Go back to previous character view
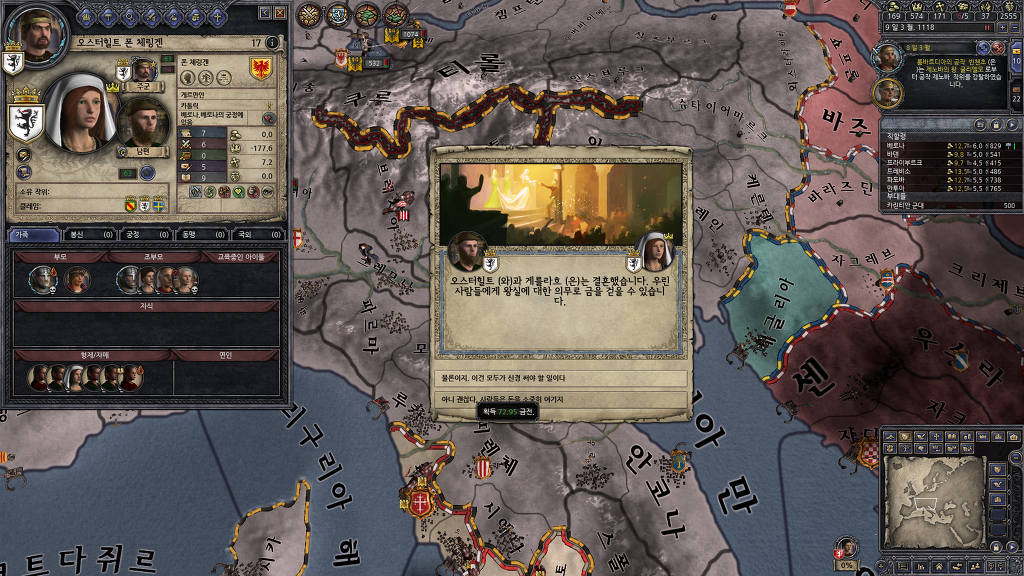 pos(265,12)
